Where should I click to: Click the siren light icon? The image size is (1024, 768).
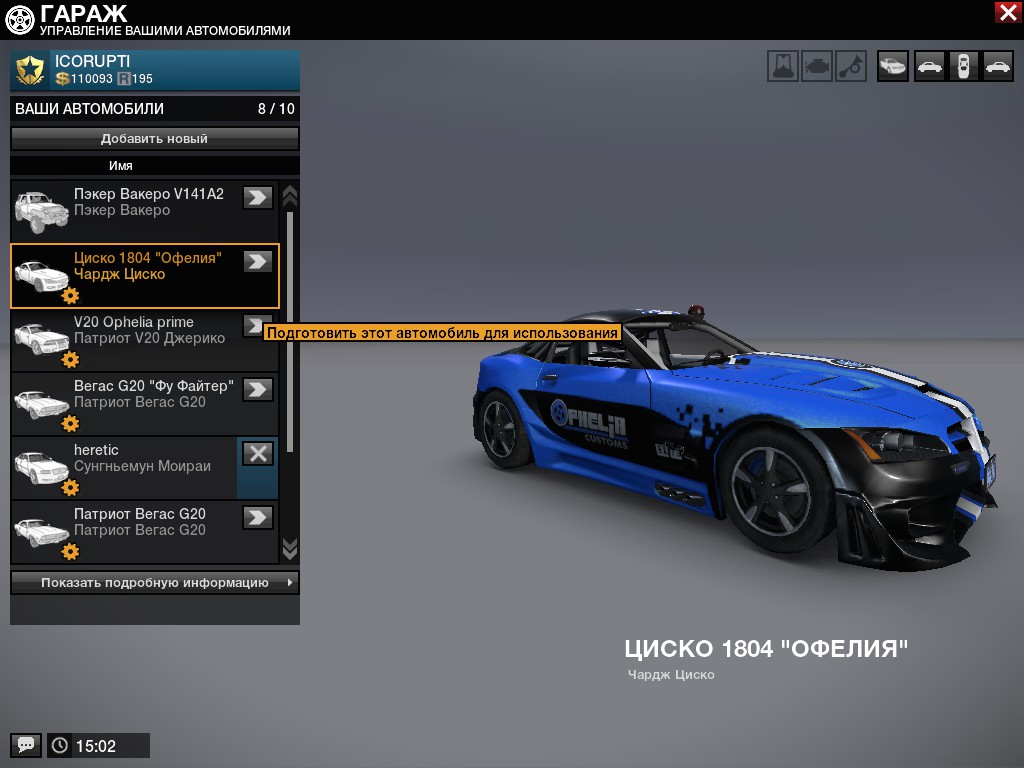tap(783, 66)
